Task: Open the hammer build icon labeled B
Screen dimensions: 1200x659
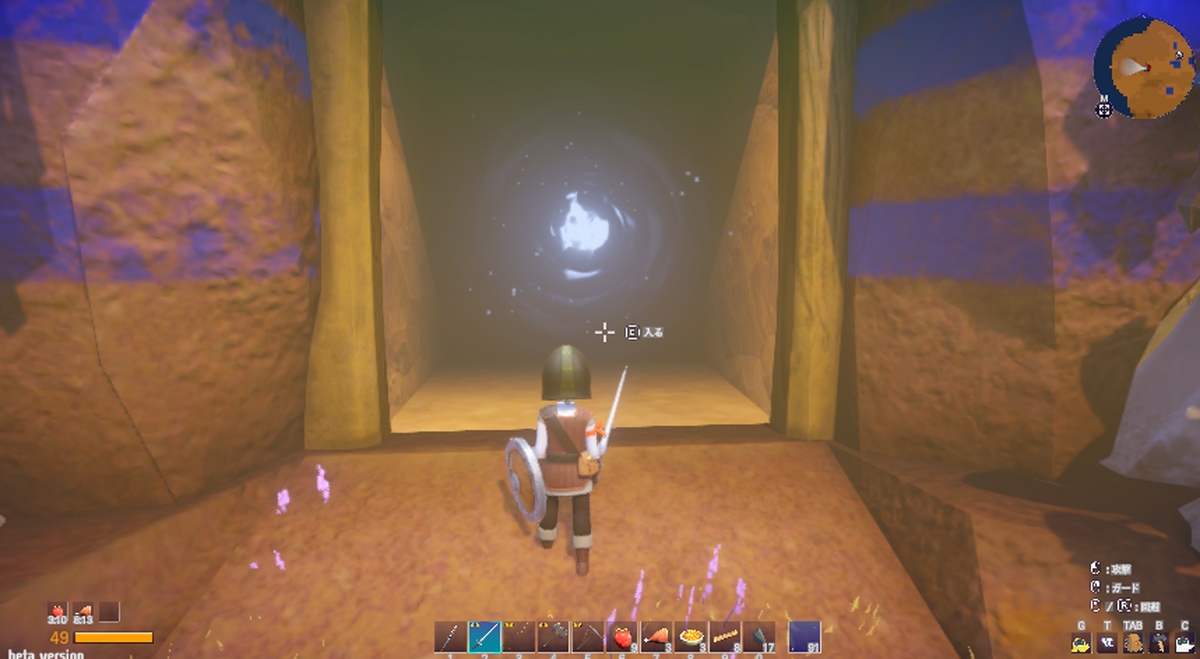Action: pos(1159,643)
